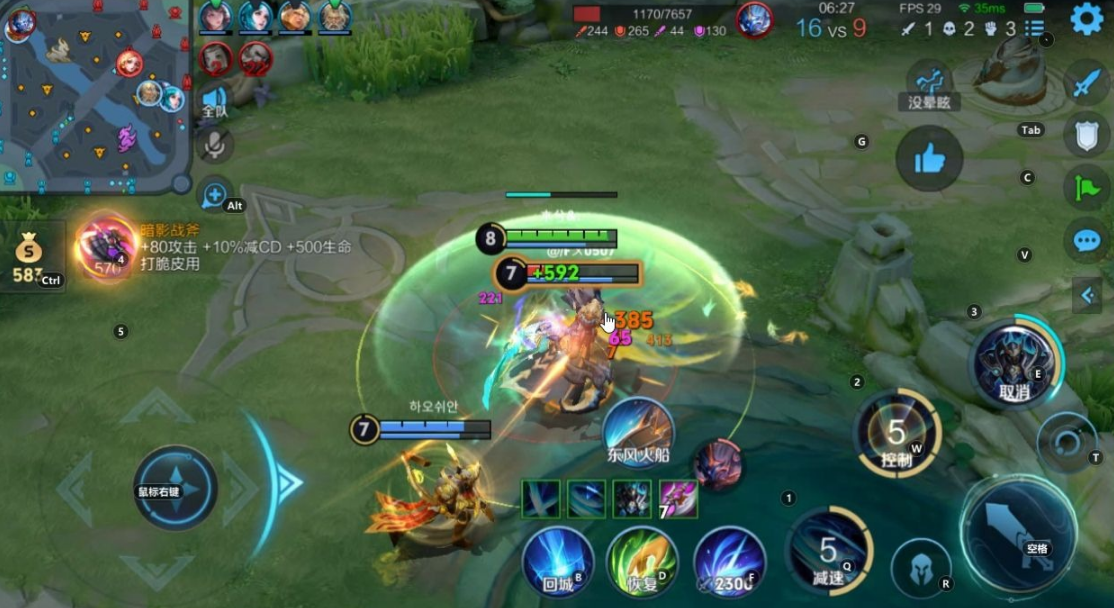Collapse the right-side signal panel arrow
The width and height of the screenshot is (1114, 608).
(x=1087, y=294)
